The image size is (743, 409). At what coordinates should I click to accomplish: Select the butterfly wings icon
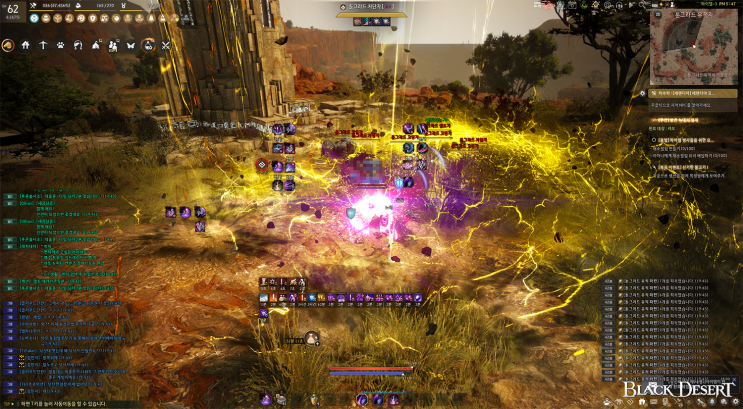pos(129,45)
